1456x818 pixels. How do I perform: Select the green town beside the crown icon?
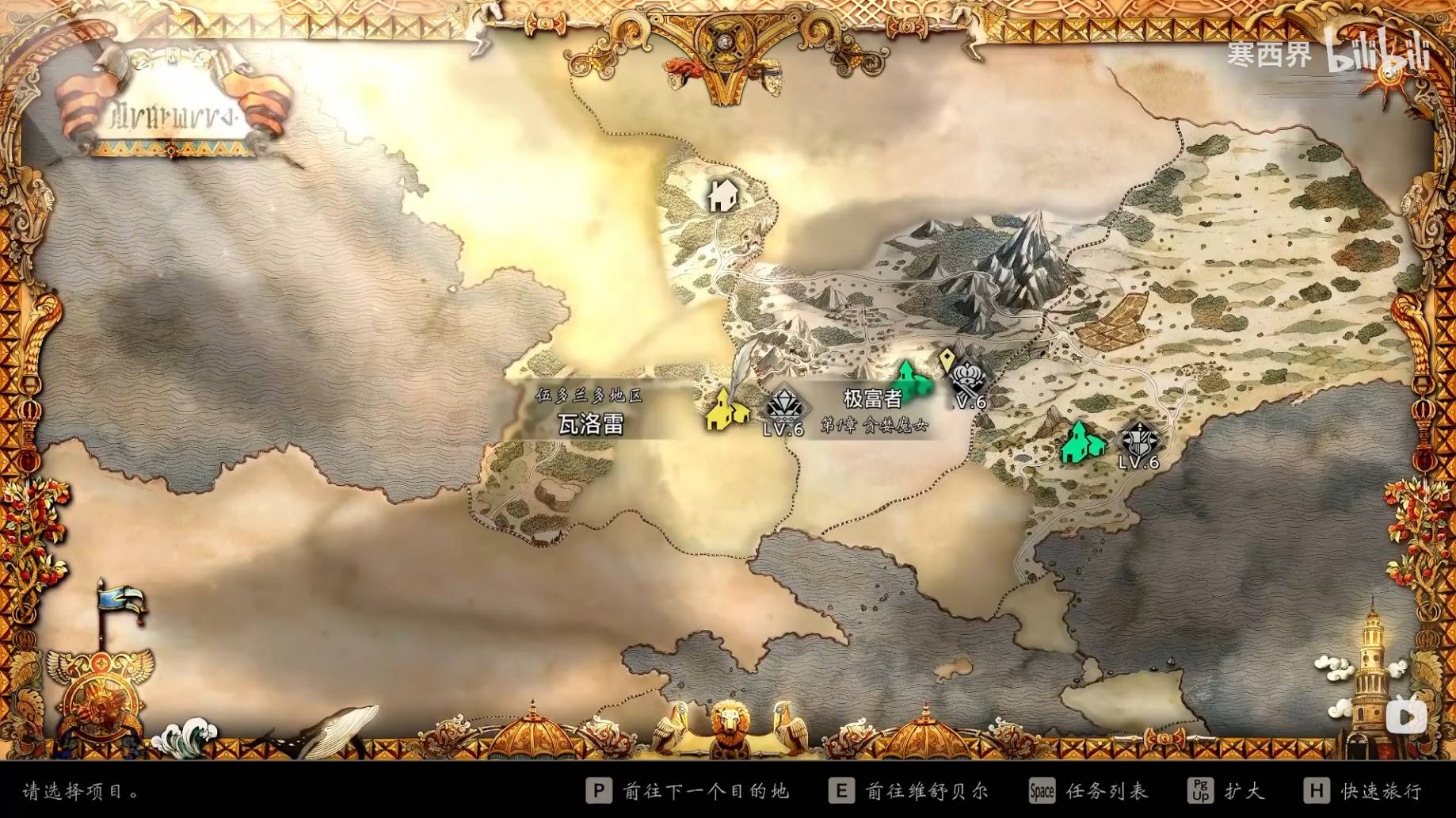[x=912, y=380]
